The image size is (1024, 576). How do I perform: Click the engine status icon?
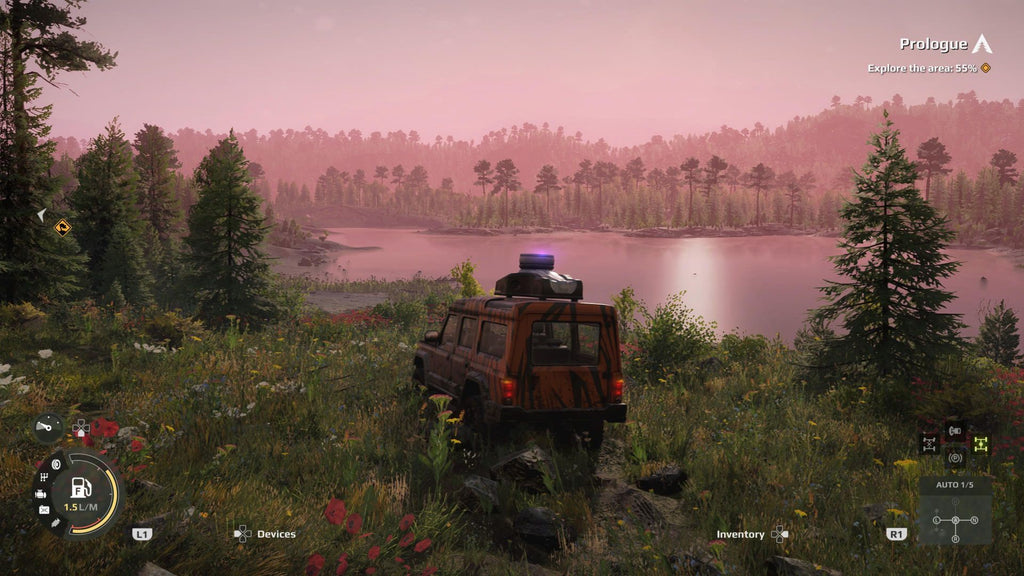41,494
